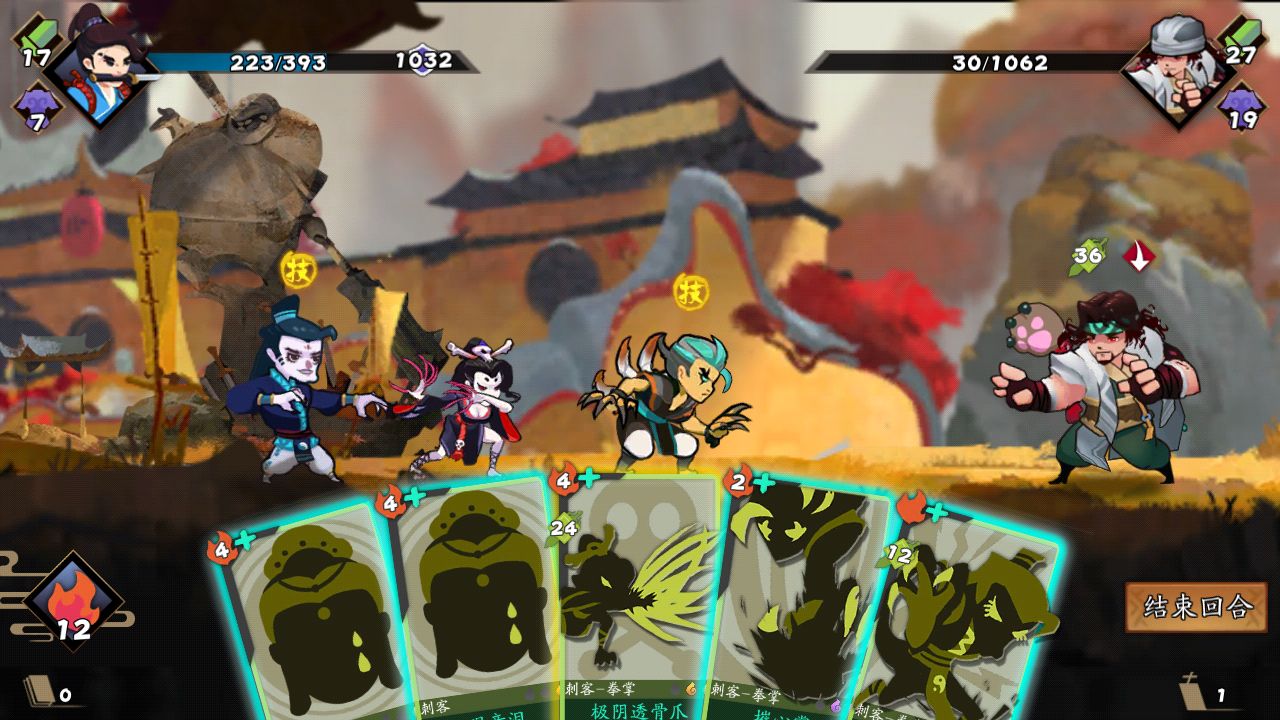1280x720 pixels.
Task: End the turn with 结束回合 button
Action: [1196, 606]
